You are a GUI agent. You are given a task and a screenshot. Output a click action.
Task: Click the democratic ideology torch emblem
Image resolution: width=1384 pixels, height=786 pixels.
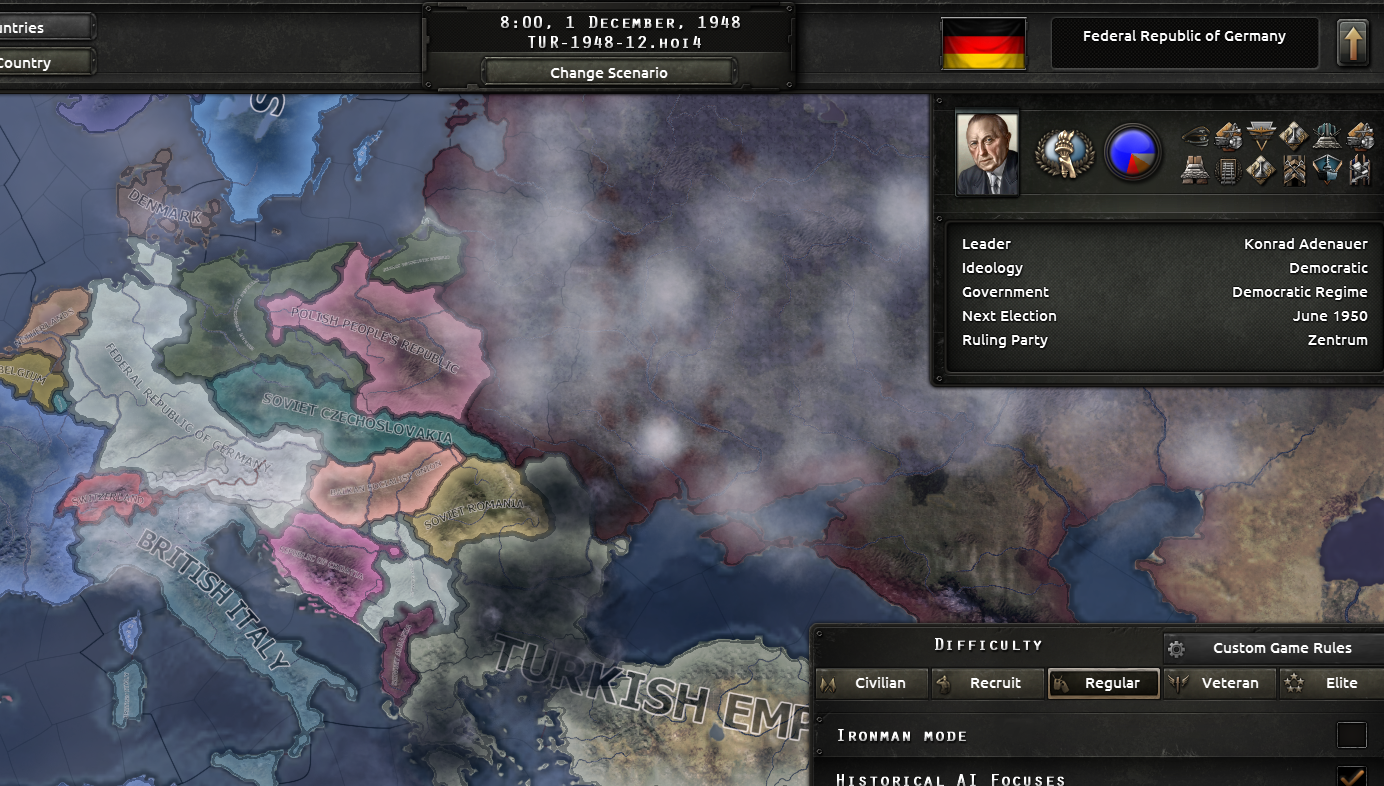1063,152
